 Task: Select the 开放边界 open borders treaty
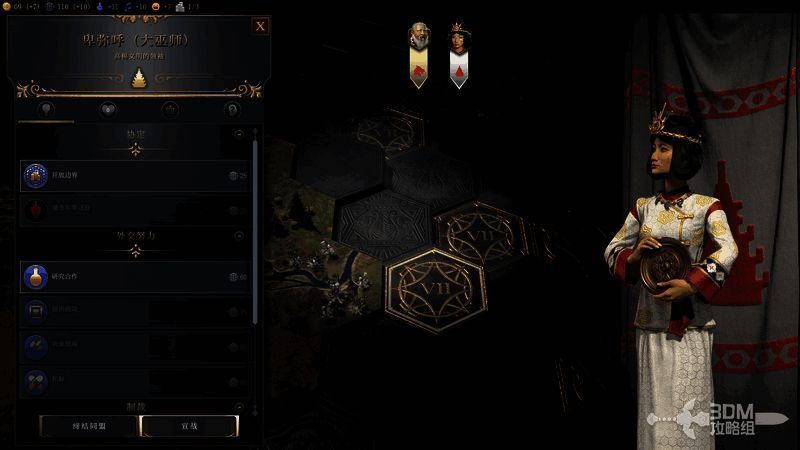[x=134, y=176]
